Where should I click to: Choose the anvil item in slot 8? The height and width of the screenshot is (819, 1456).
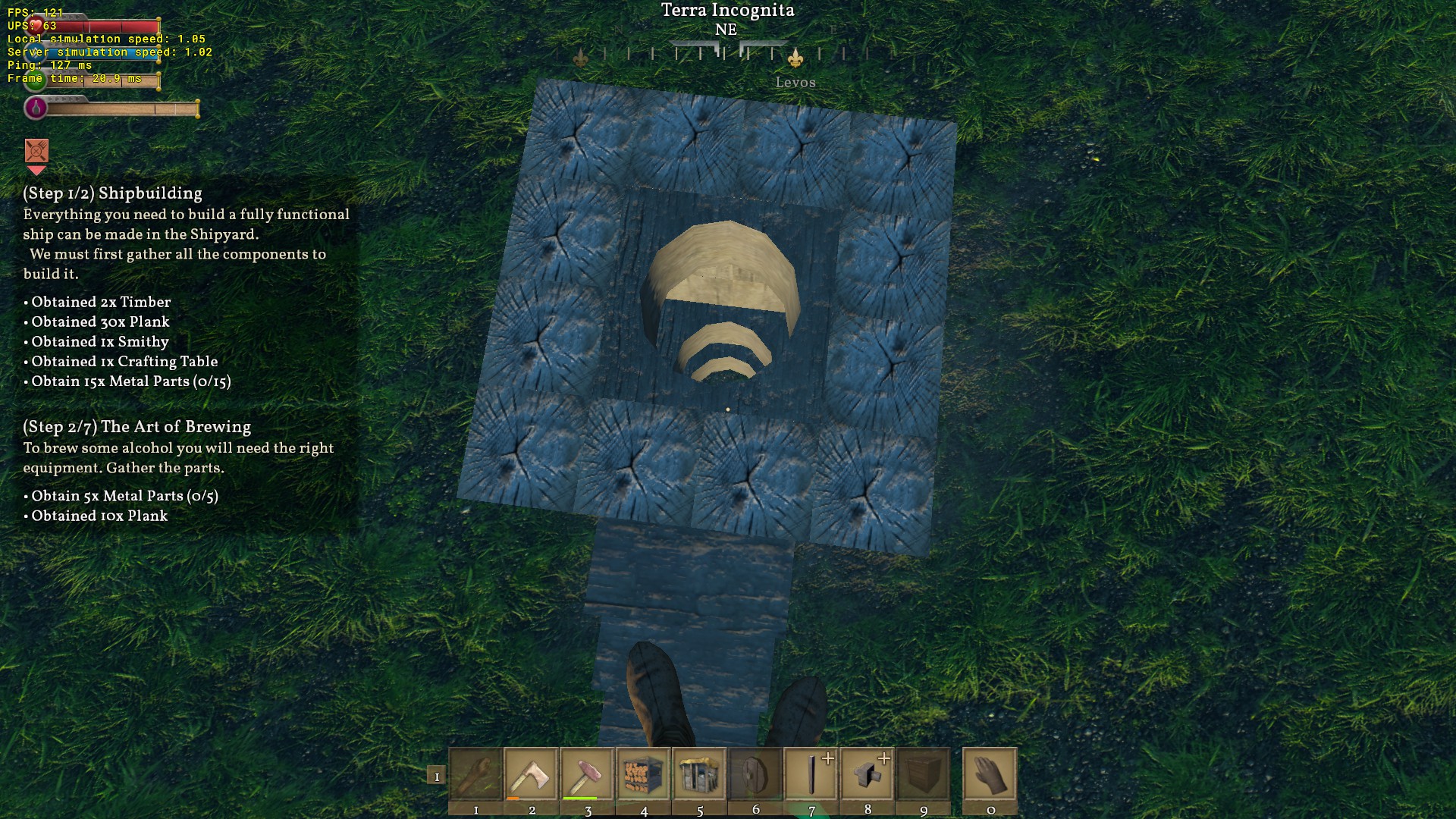coord(868,774)
